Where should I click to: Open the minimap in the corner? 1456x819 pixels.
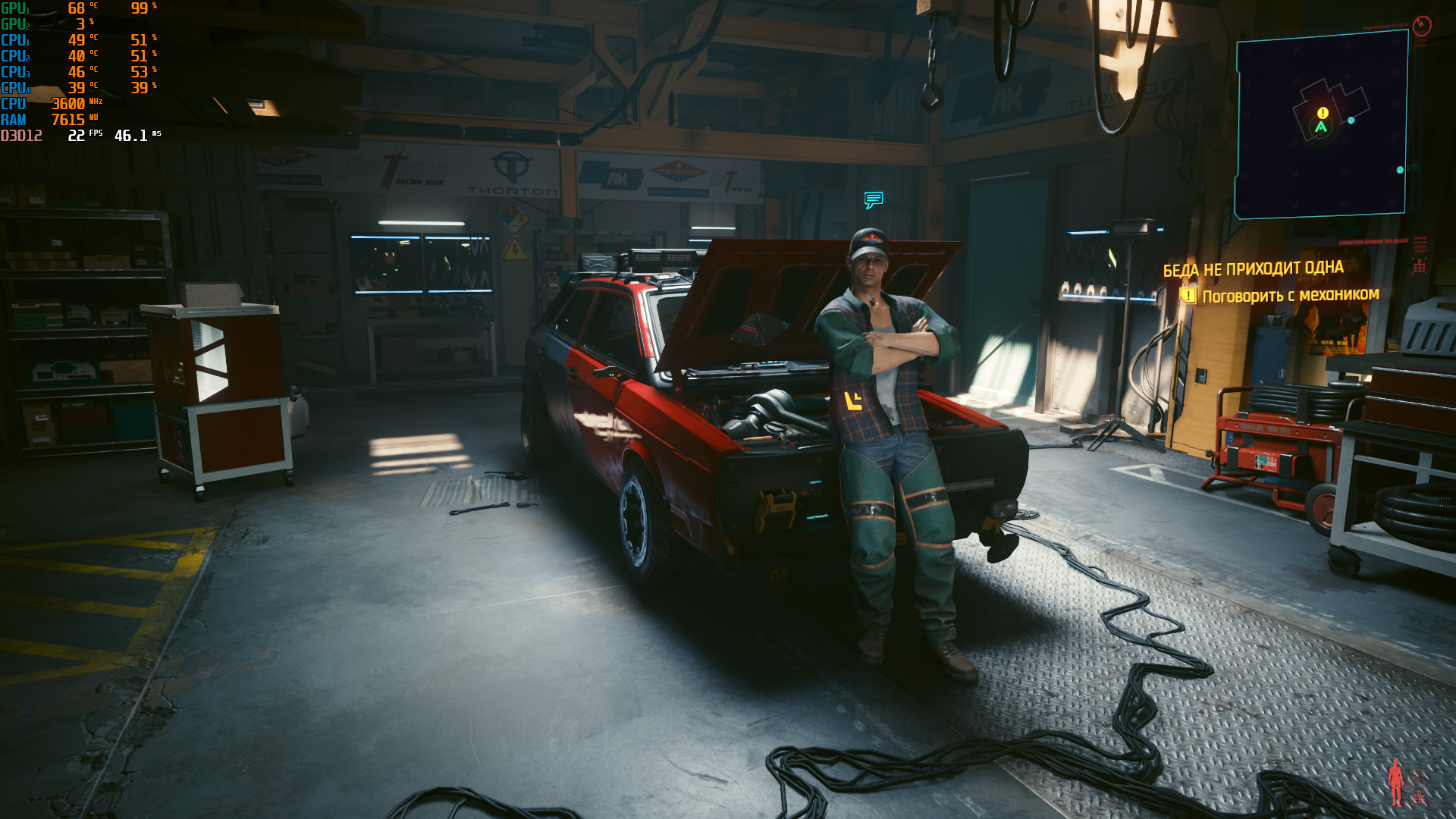pyautogui.click(x=1321, y=125)
